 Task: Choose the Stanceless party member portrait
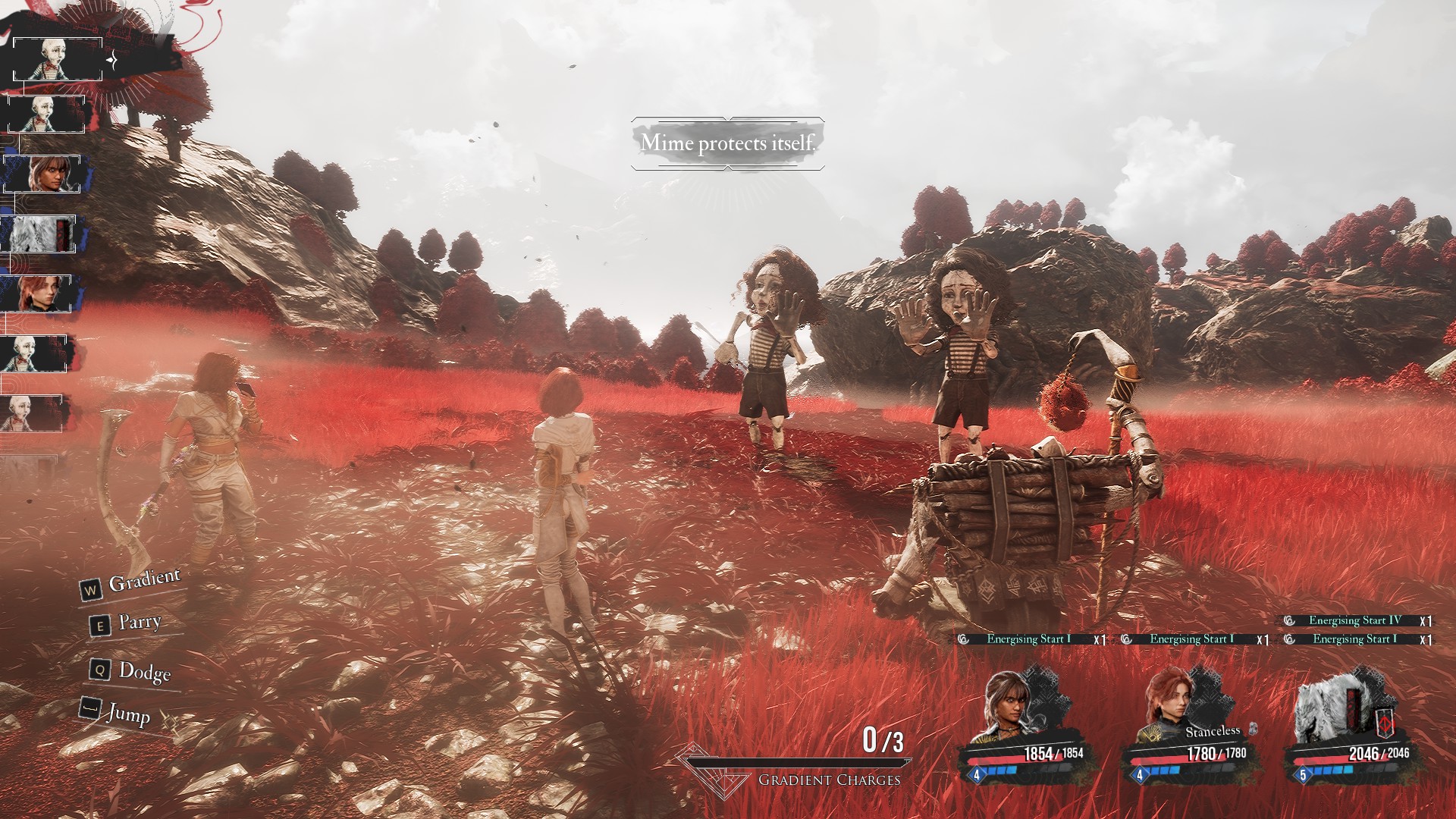click(1171, 705)
